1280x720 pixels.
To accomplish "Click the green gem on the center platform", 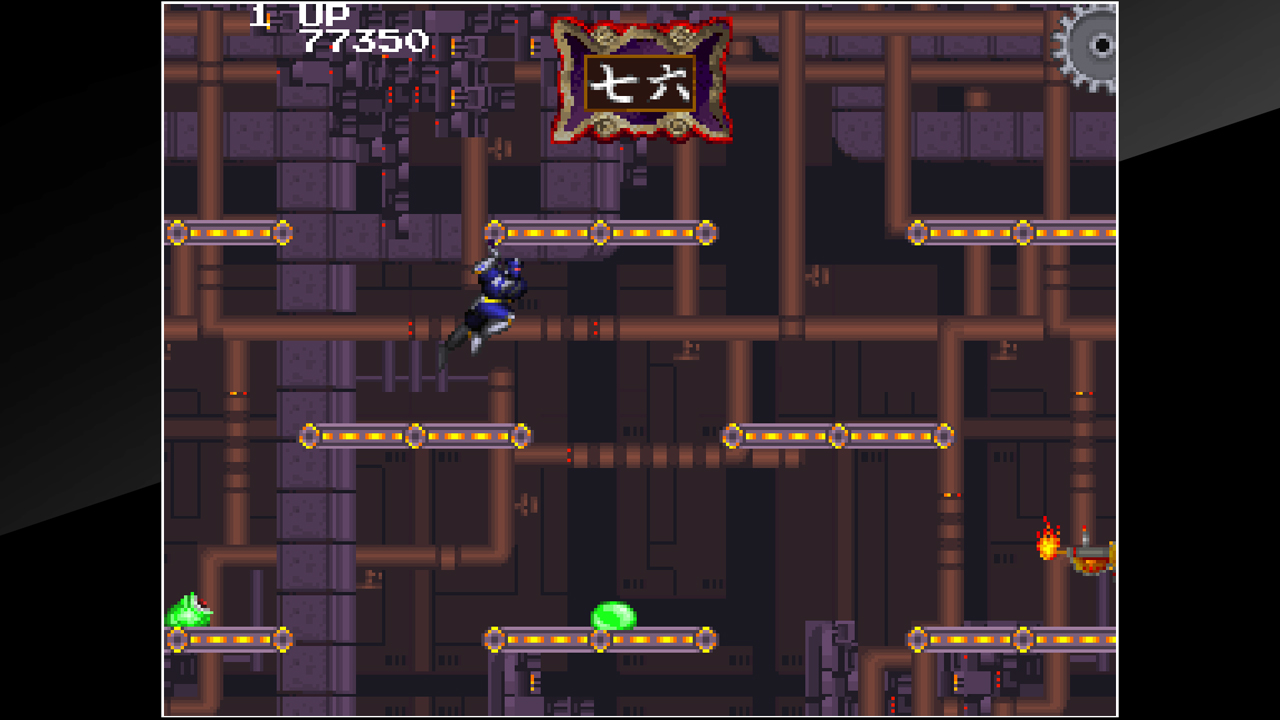I will pos(611,613).
